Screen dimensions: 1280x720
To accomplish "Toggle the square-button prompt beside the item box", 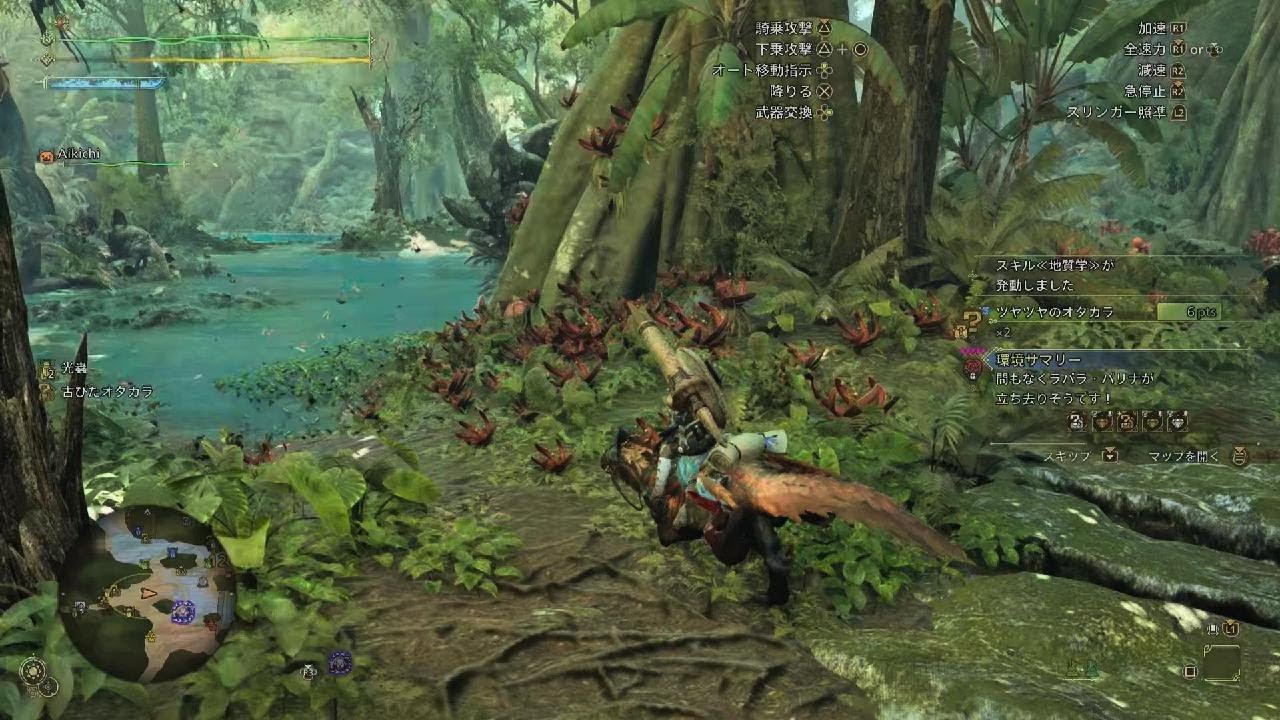I will [1190, 670].
